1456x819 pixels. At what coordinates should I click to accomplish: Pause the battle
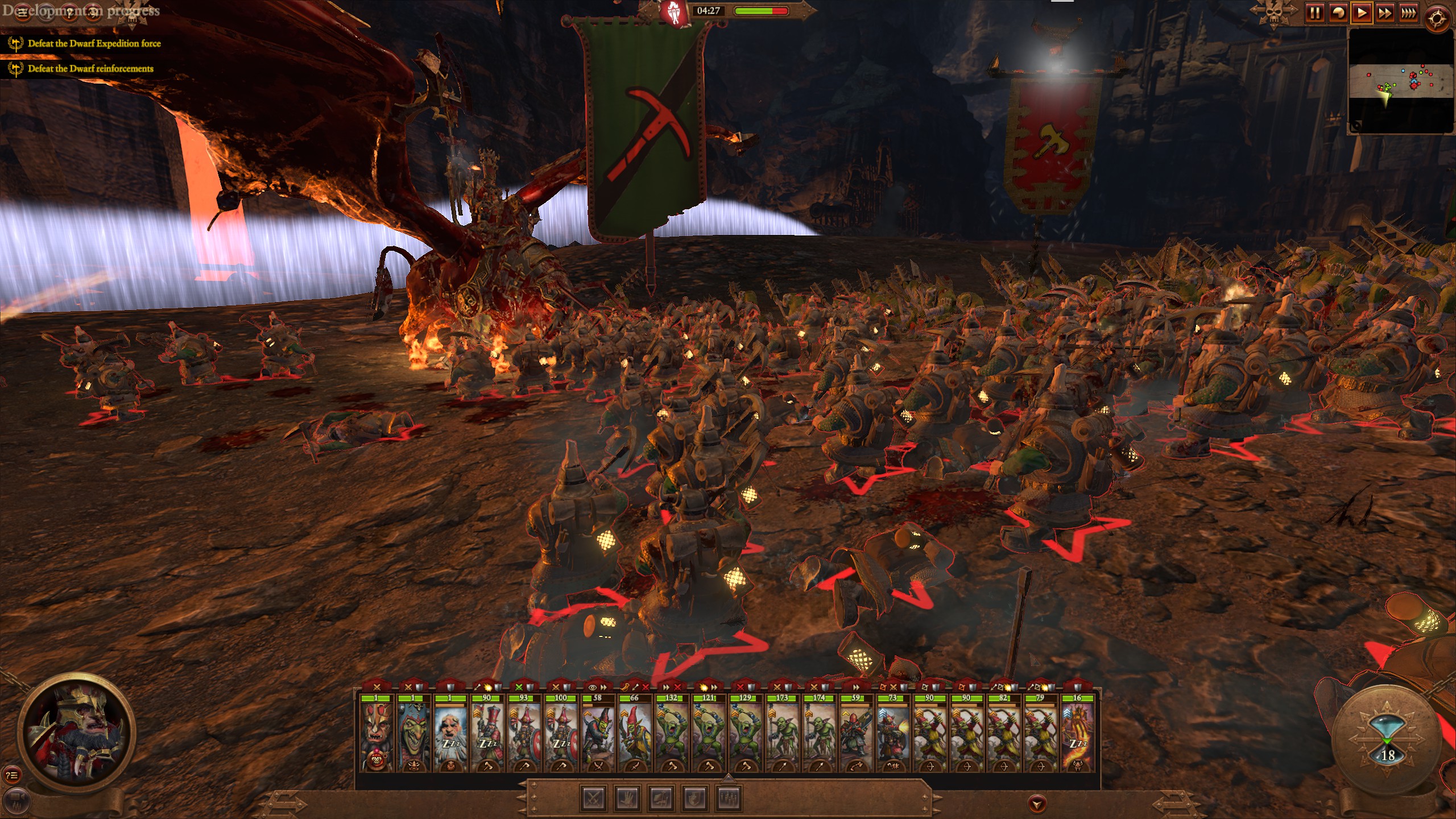point(1314,13)
